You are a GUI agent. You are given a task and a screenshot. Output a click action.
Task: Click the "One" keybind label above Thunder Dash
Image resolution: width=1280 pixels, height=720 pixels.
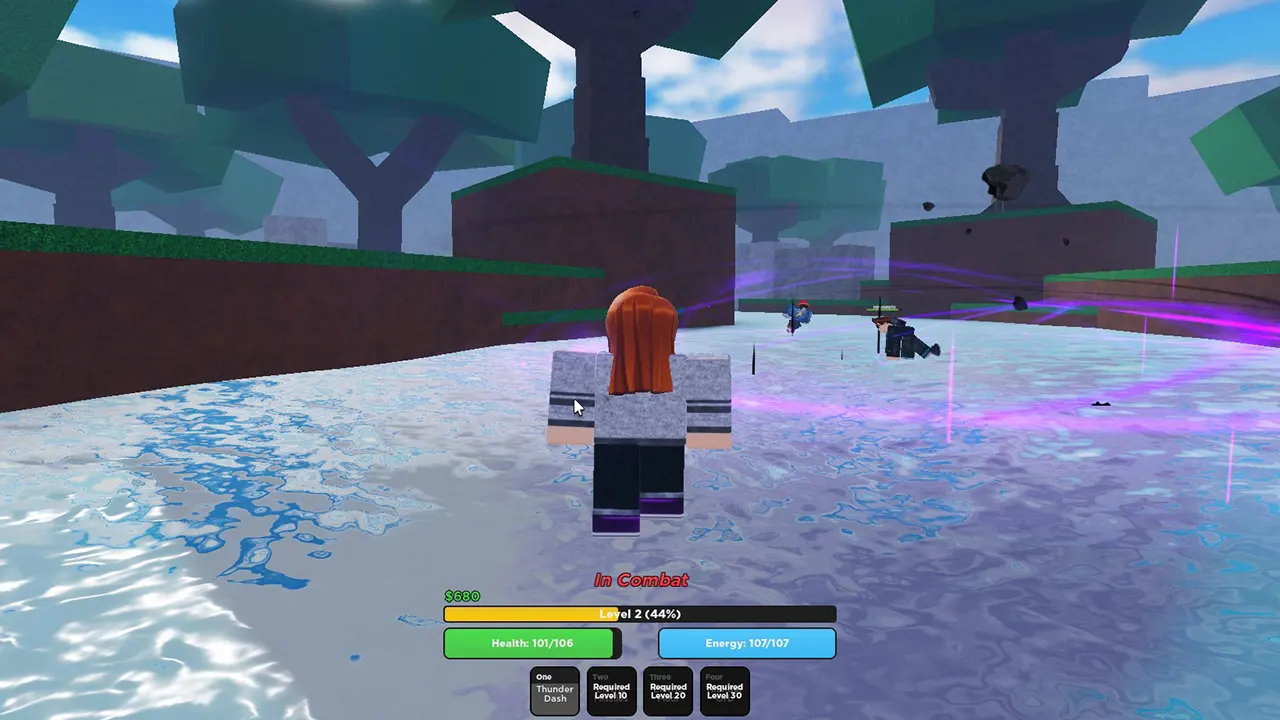[x=543, y=676]
